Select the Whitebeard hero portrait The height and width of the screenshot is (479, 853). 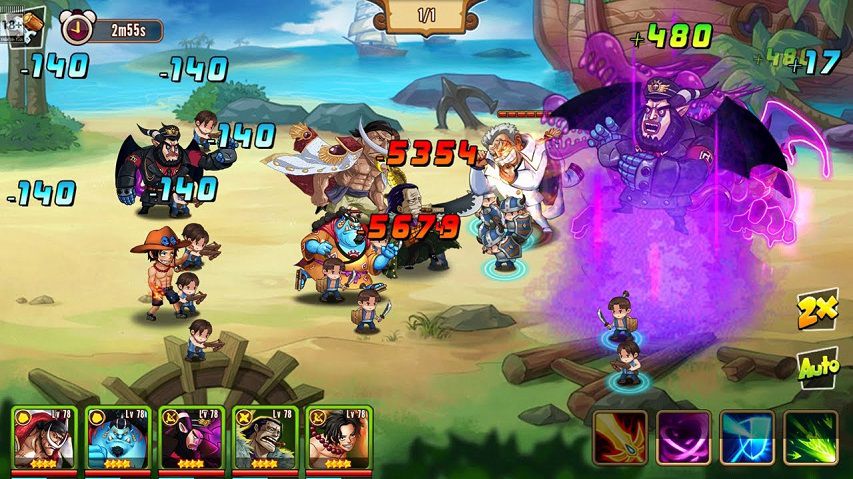(x=42, y=440)
